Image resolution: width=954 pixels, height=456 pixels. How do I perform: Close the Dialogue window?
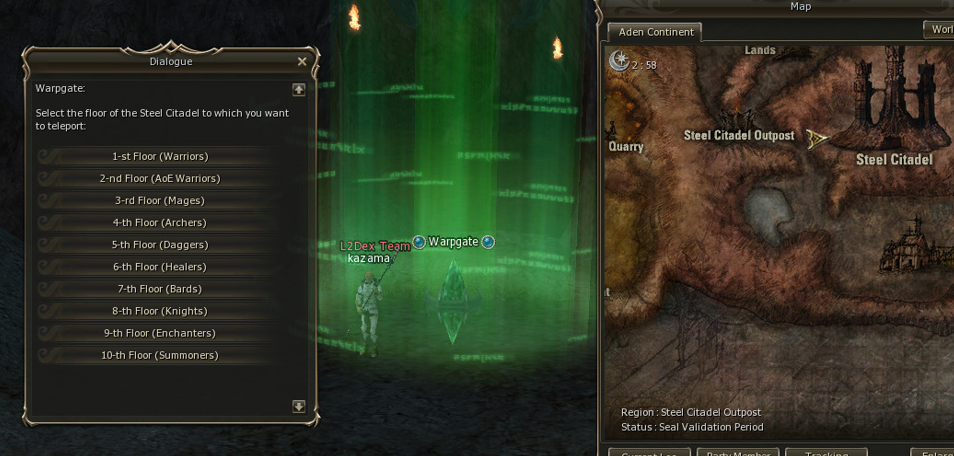[302, 62]
